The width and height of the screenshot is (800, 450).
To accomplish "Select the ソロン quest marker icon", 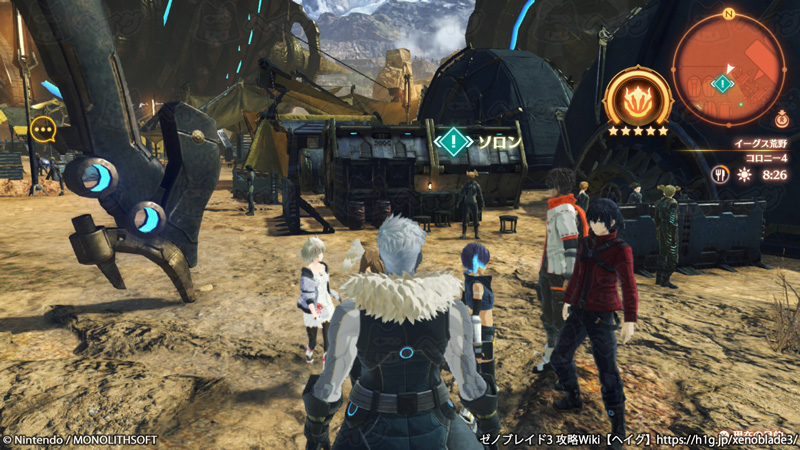I will (454, 141).
